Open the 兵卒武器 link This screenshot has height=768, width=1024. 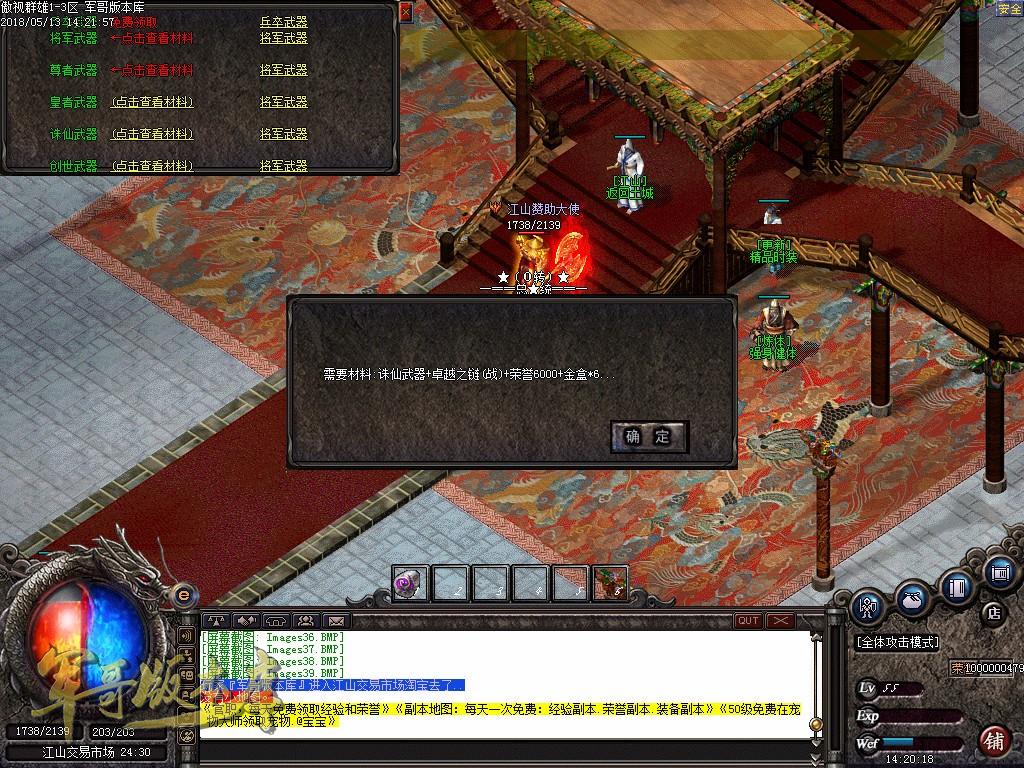point(283,21)
